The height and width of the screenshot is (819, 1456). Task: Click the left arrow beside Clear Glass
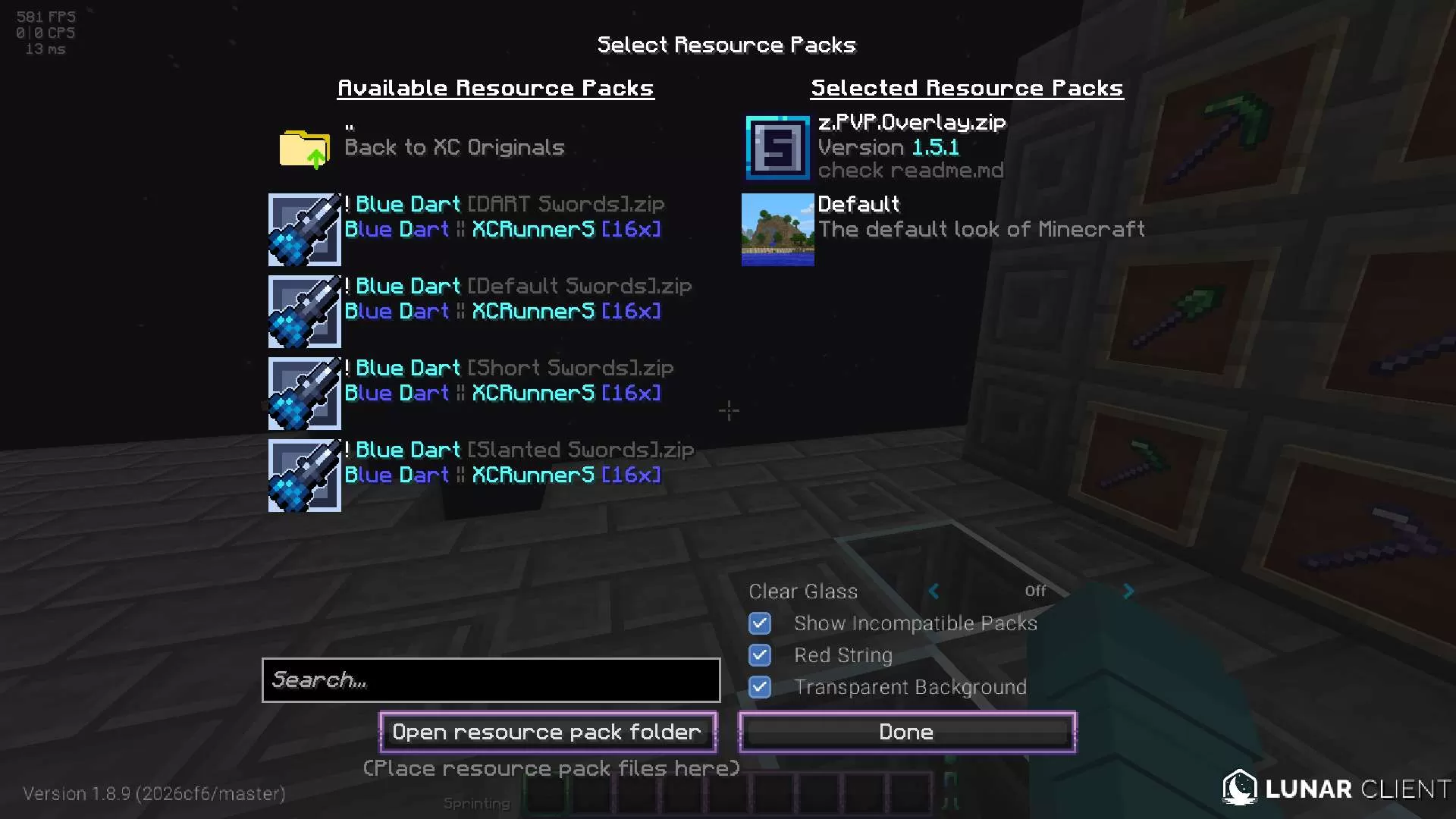(934, 591)
